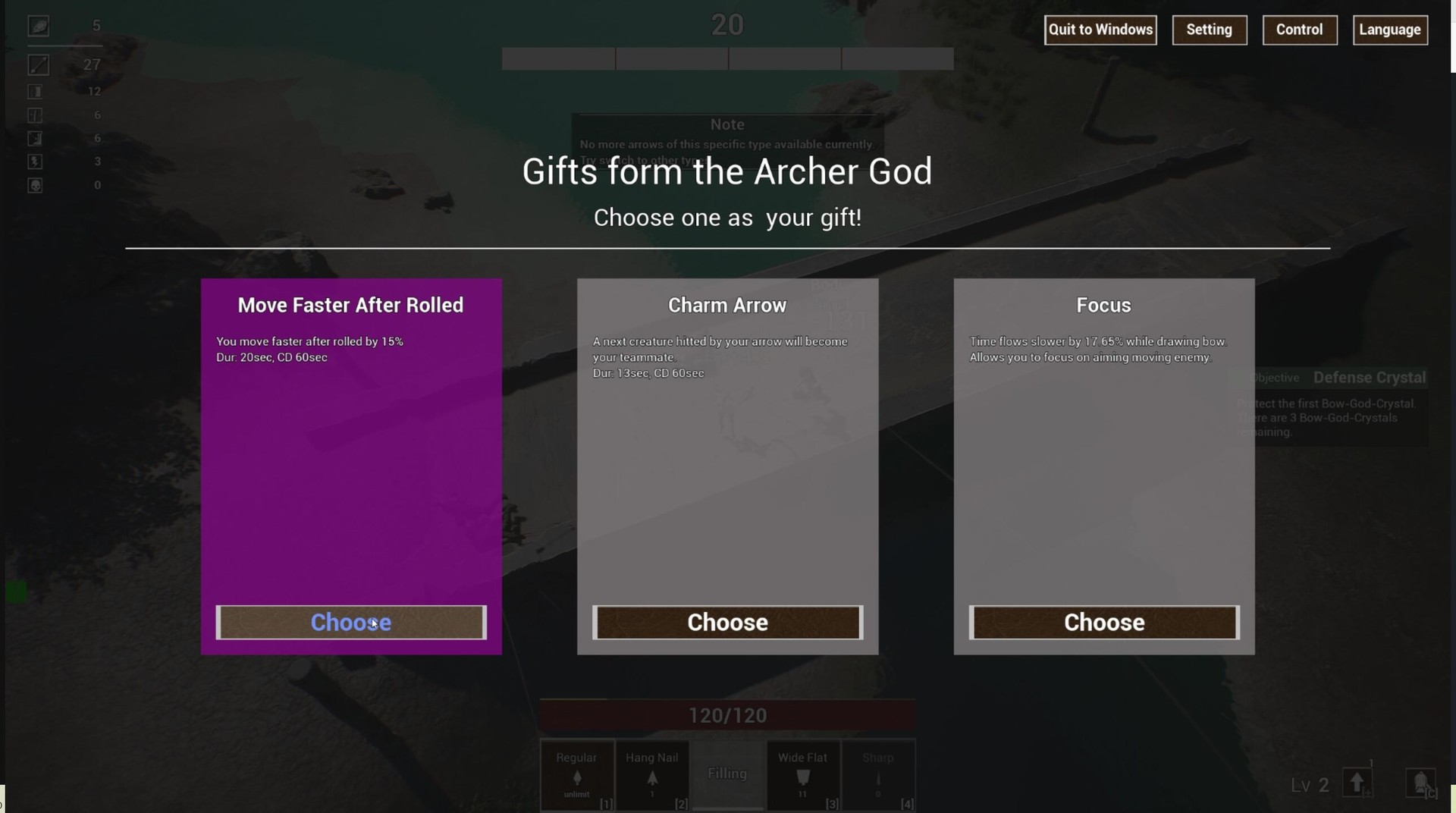1456x813 pixels.
Task: Open the Language menu
Action: (x=1390, y=30)
